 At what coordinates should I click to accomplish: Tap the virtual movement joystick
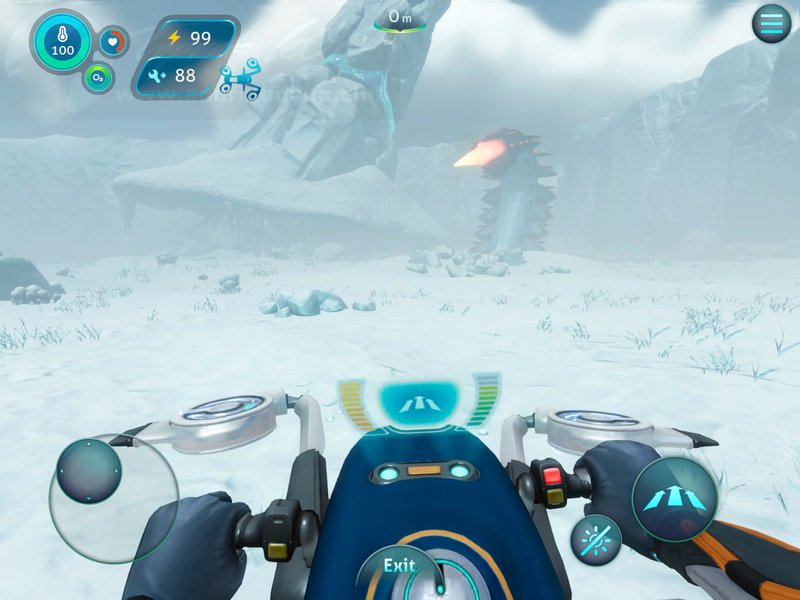click(88, 471)
